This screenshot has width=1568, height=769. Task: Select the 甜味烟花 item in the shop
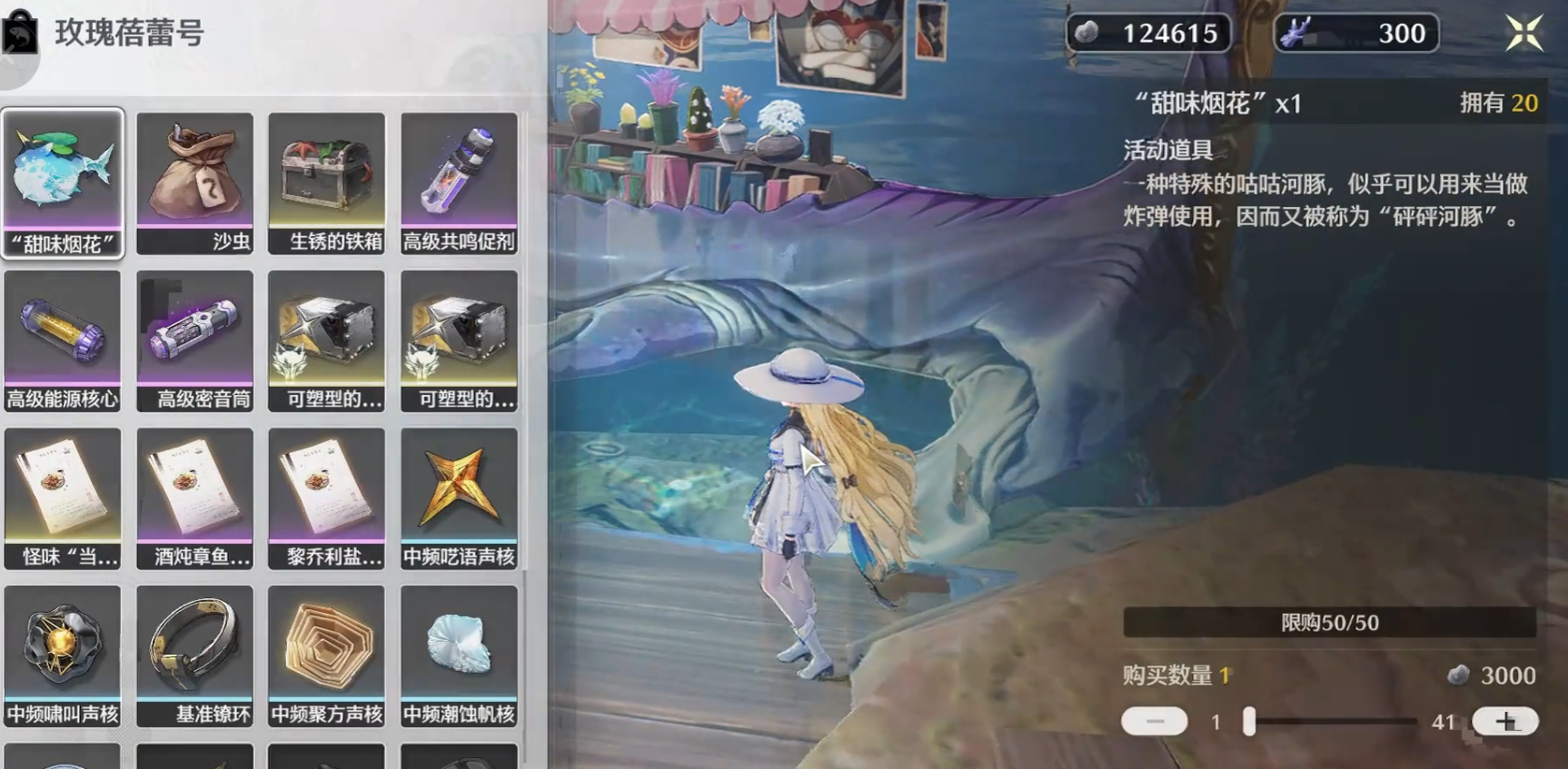click(62, 180)
